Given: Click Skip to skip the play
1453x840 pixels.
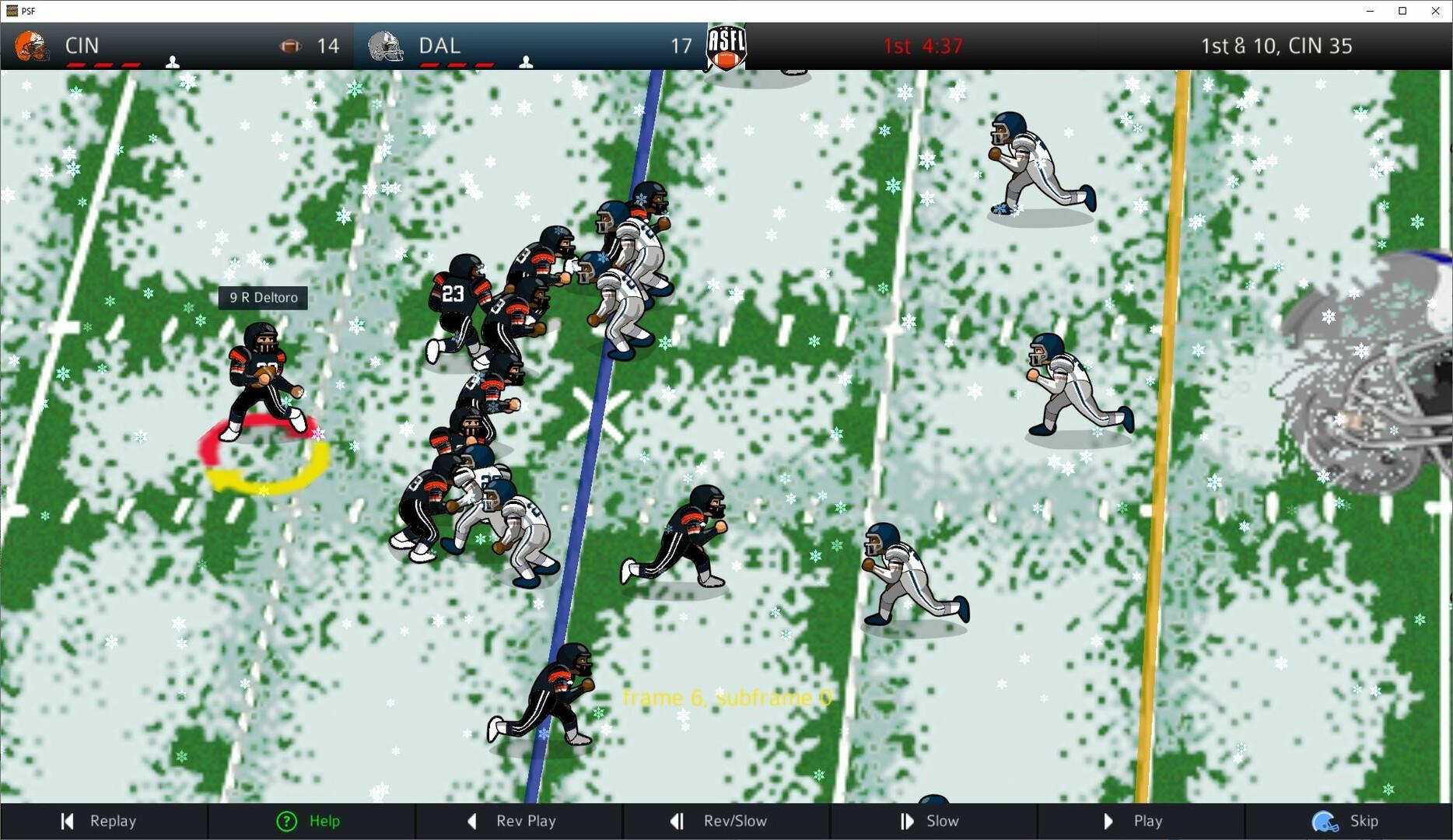Looking at the screenshot, I should 1364,821.
